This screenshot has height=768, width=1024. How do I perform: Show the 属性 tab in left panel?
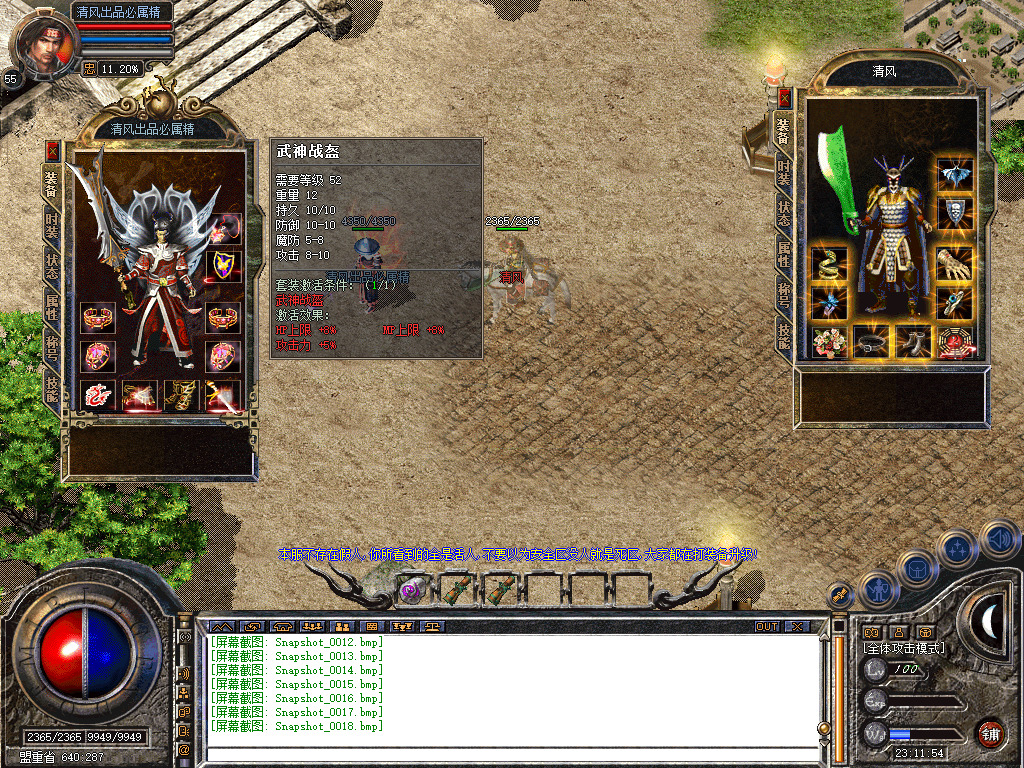coord(52,308)
